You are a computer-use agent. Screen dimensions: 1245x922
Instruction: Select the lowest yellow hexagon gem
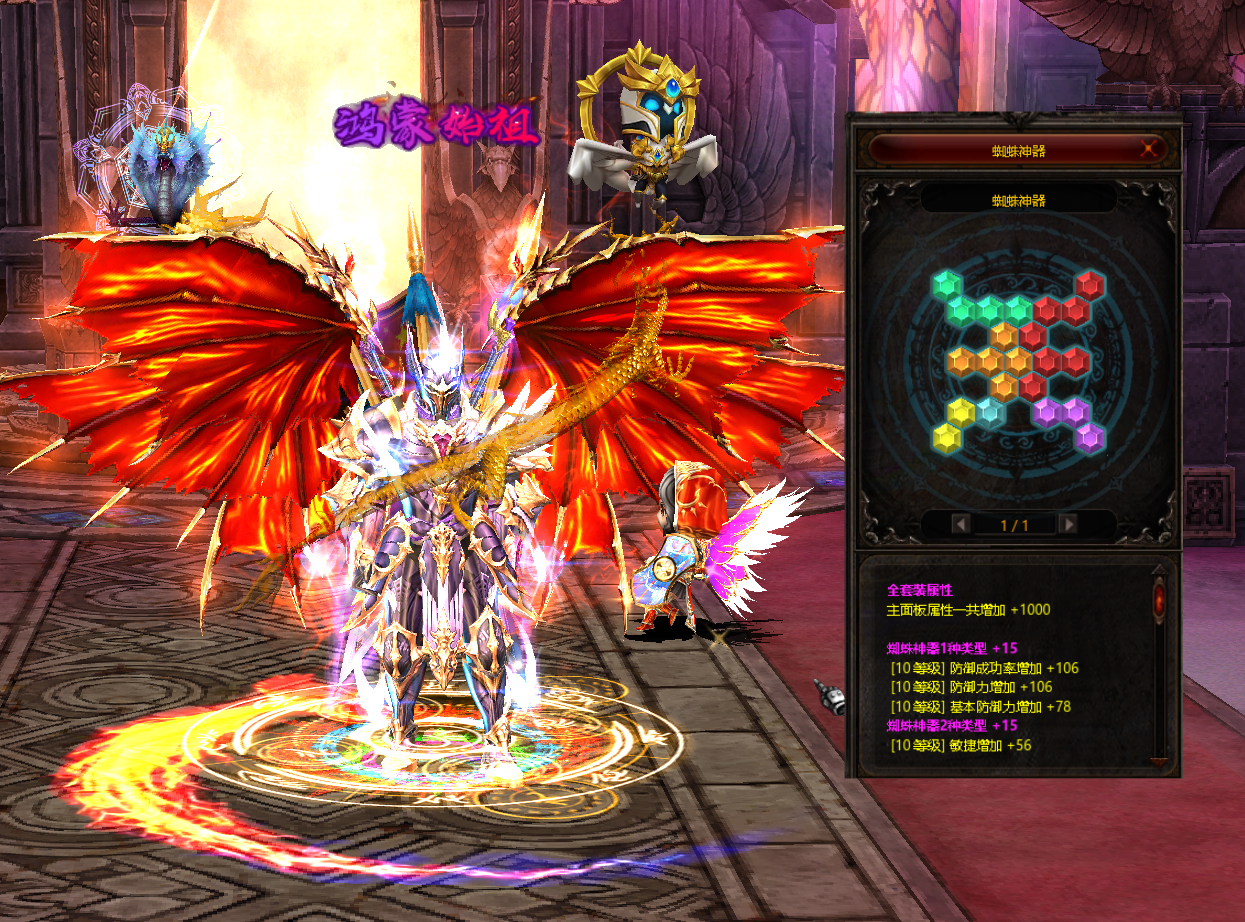(x=946, y=436)
